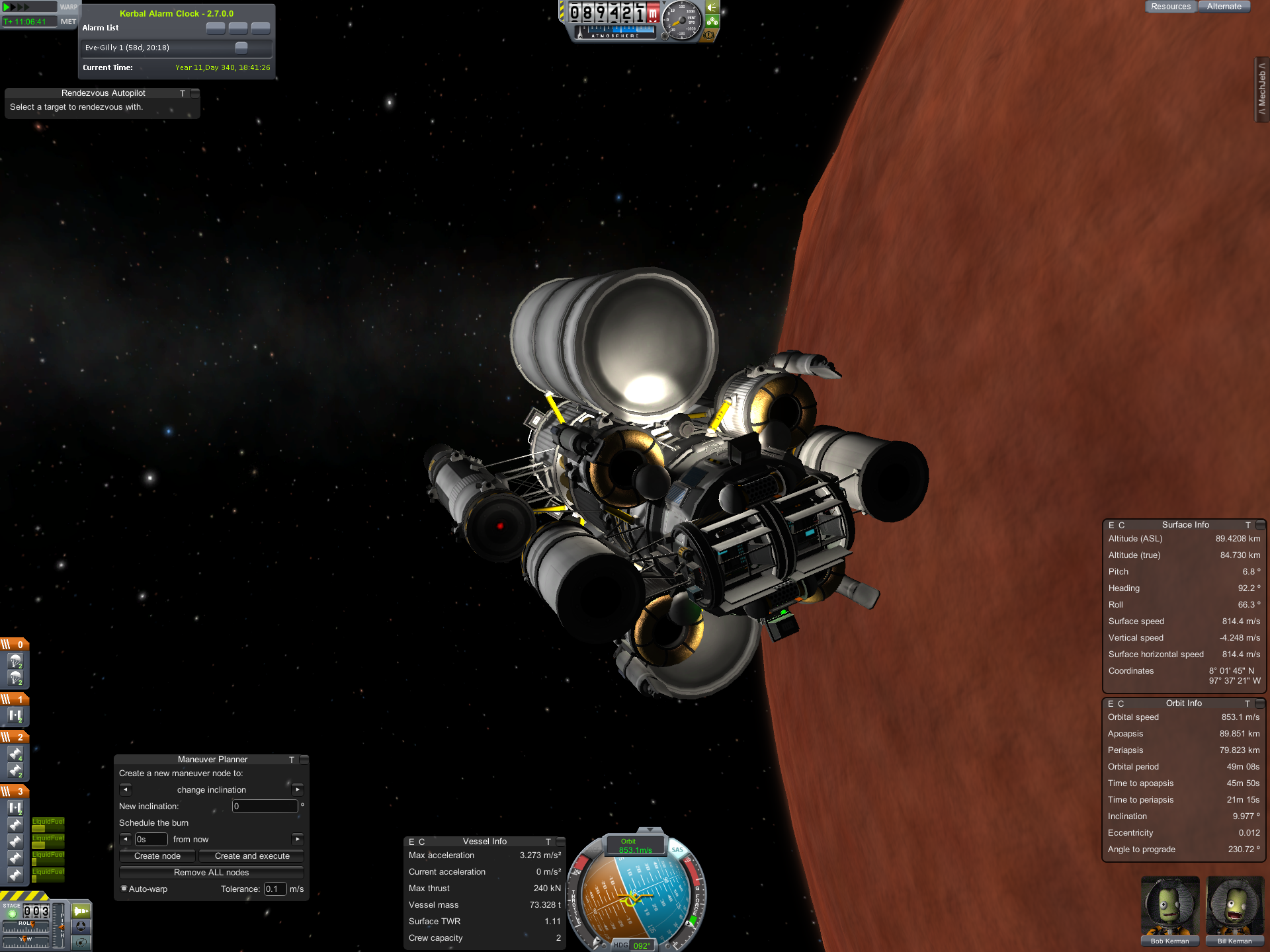Expand the MechJeb side tab
Viewport: 1270px width, 952px height.
(x=1262, y=89)
